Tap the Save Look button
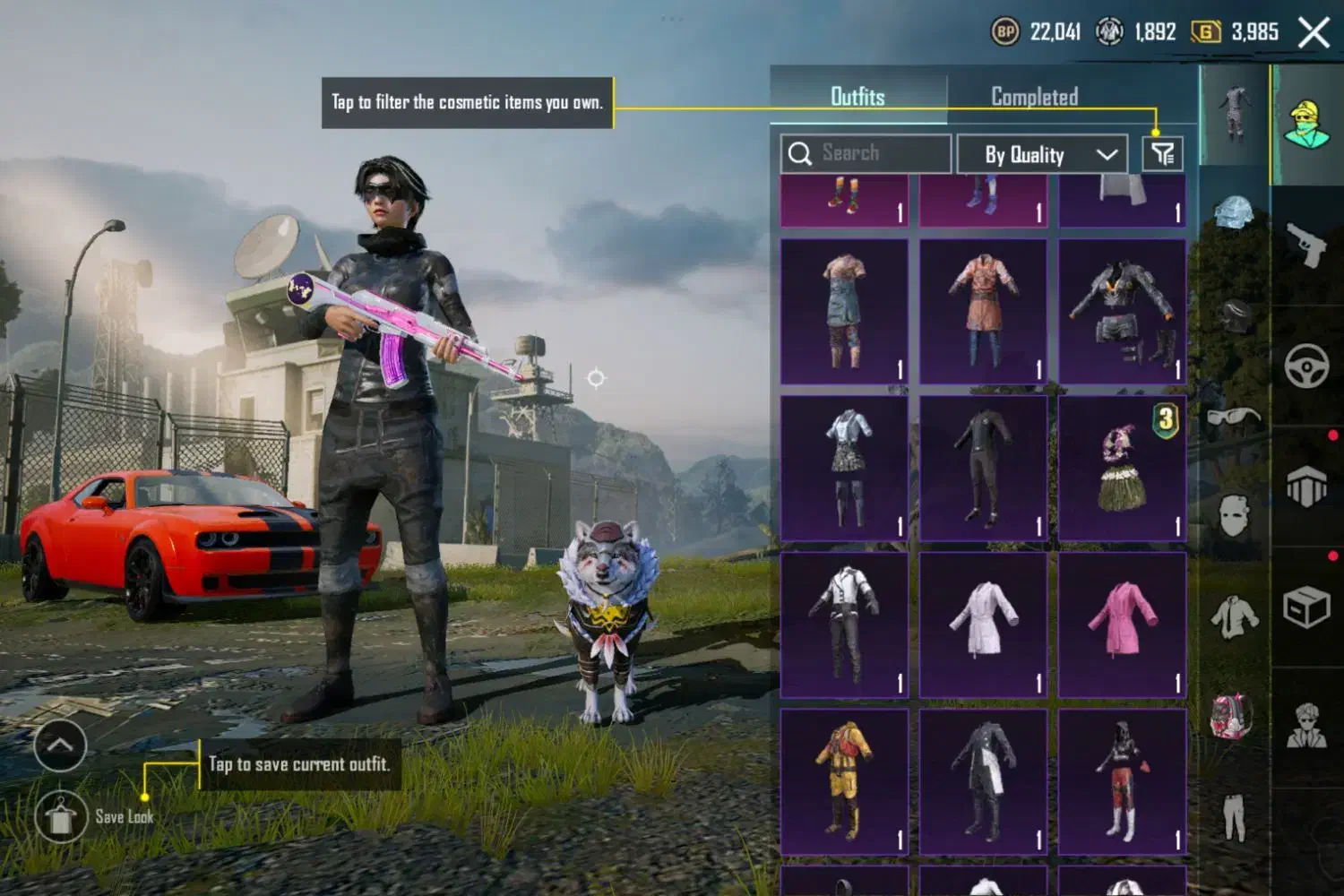This screenshot has width=1344, height=896. pyautogui.click(x=61, y=816)
